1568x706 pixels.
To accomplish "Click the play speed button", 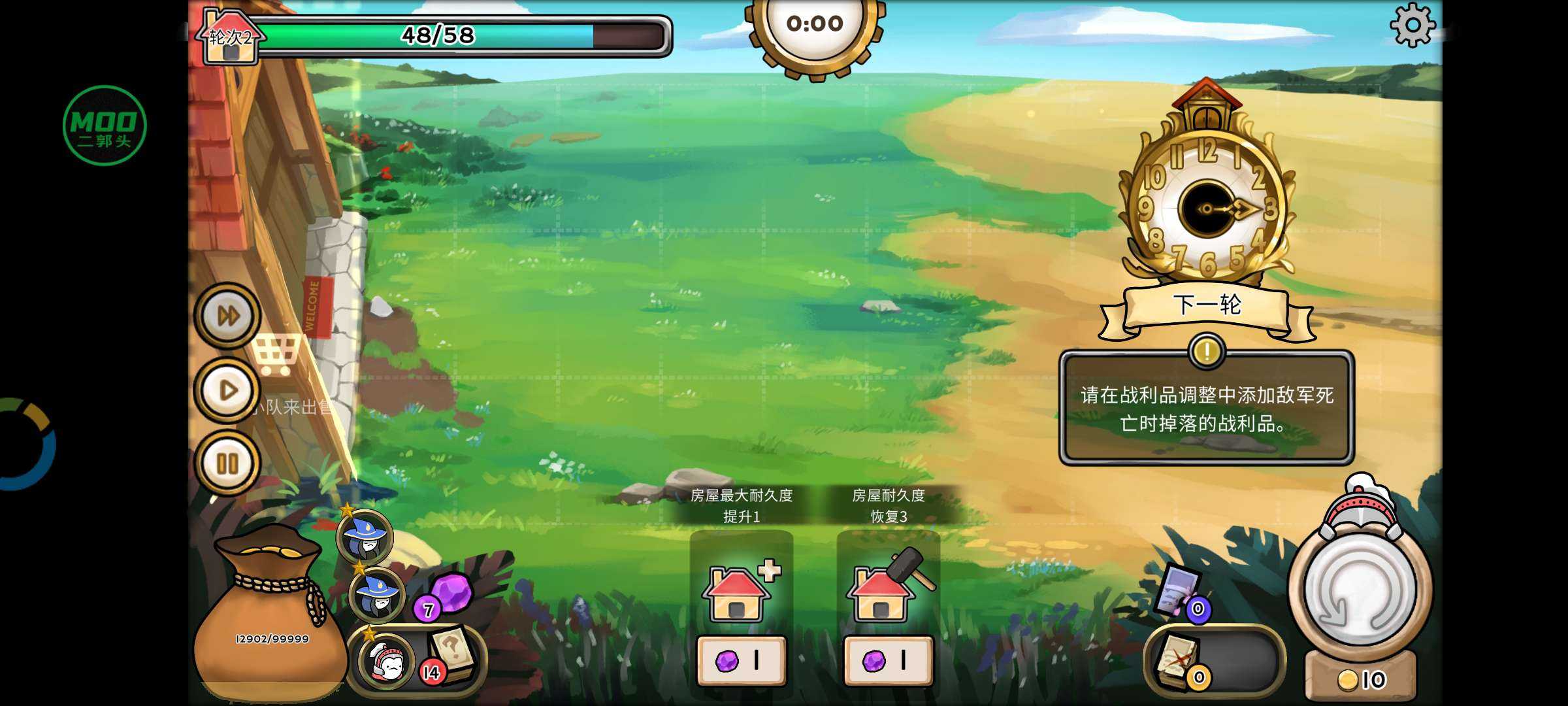I will (x=228, y=391).
